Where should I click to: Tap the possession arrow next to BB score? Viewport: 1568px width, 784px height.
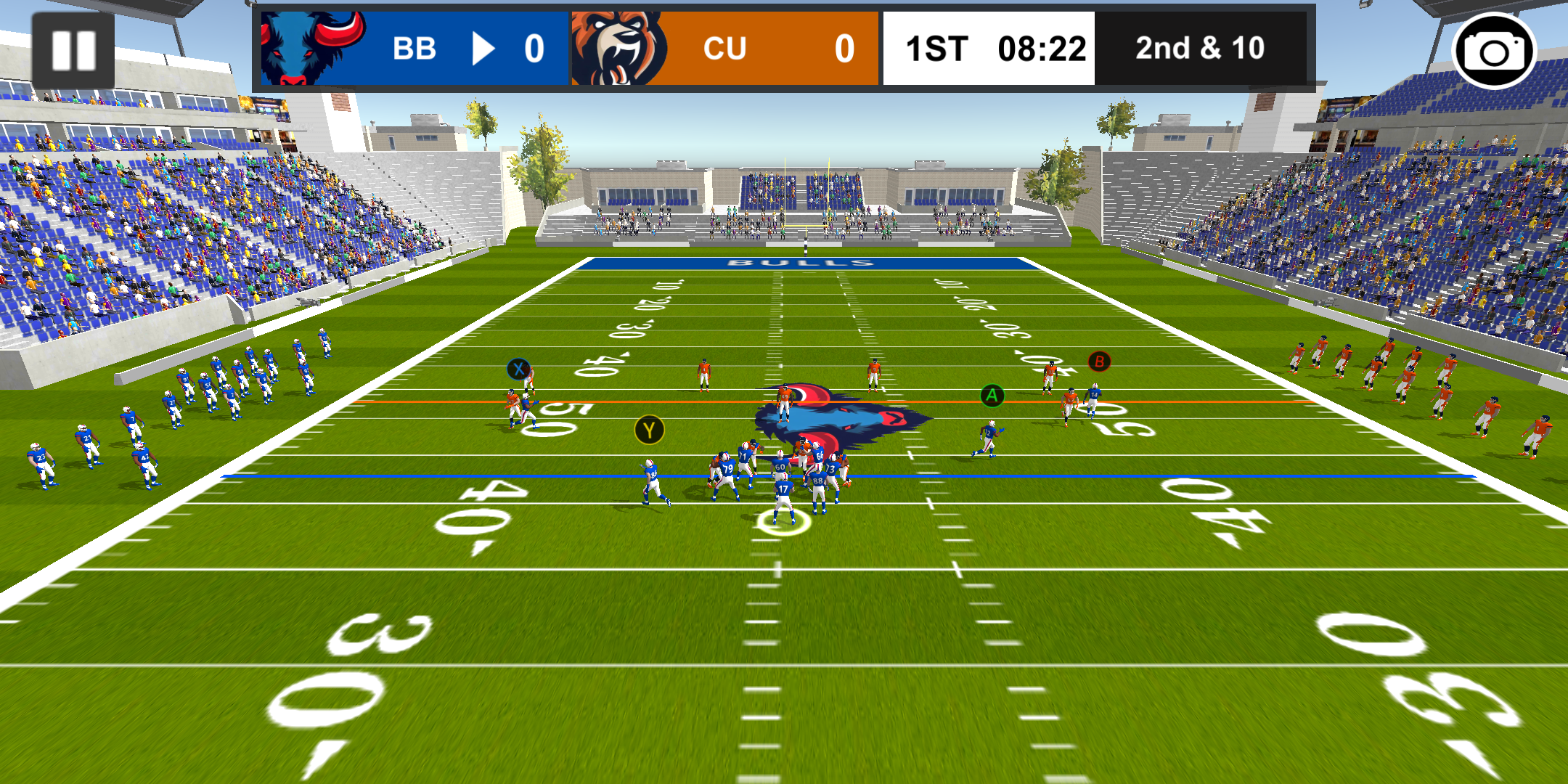click(x=484, y=48)
